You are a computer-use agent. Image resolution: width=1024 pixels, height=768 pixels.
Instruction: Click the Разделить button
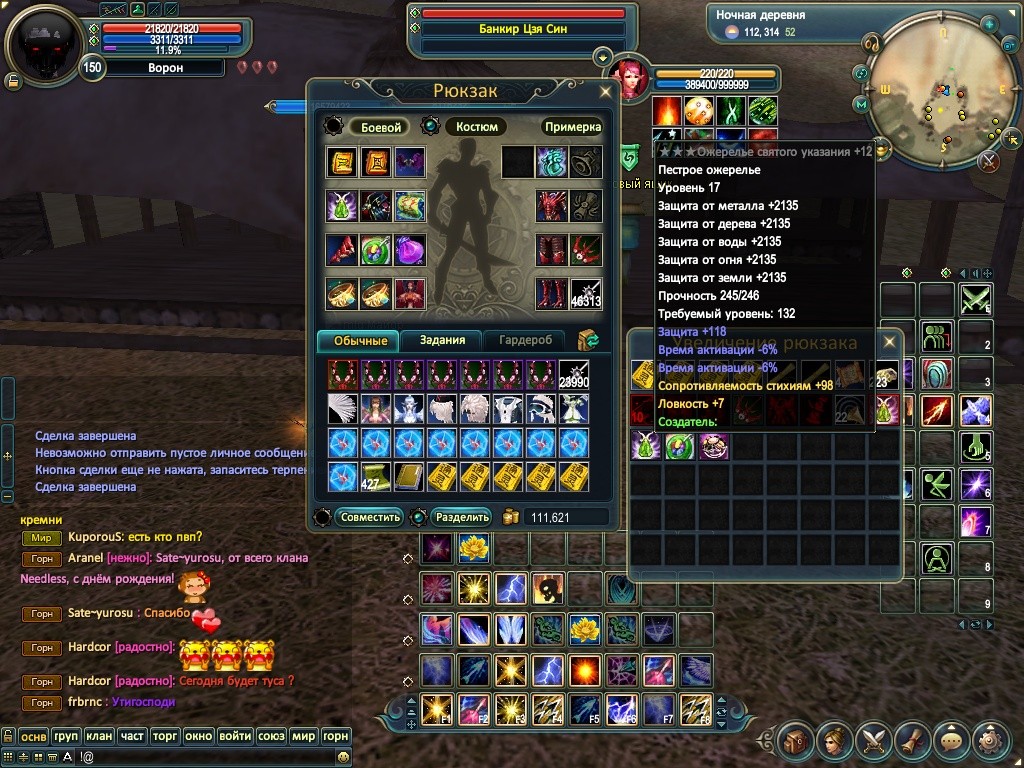462,517
